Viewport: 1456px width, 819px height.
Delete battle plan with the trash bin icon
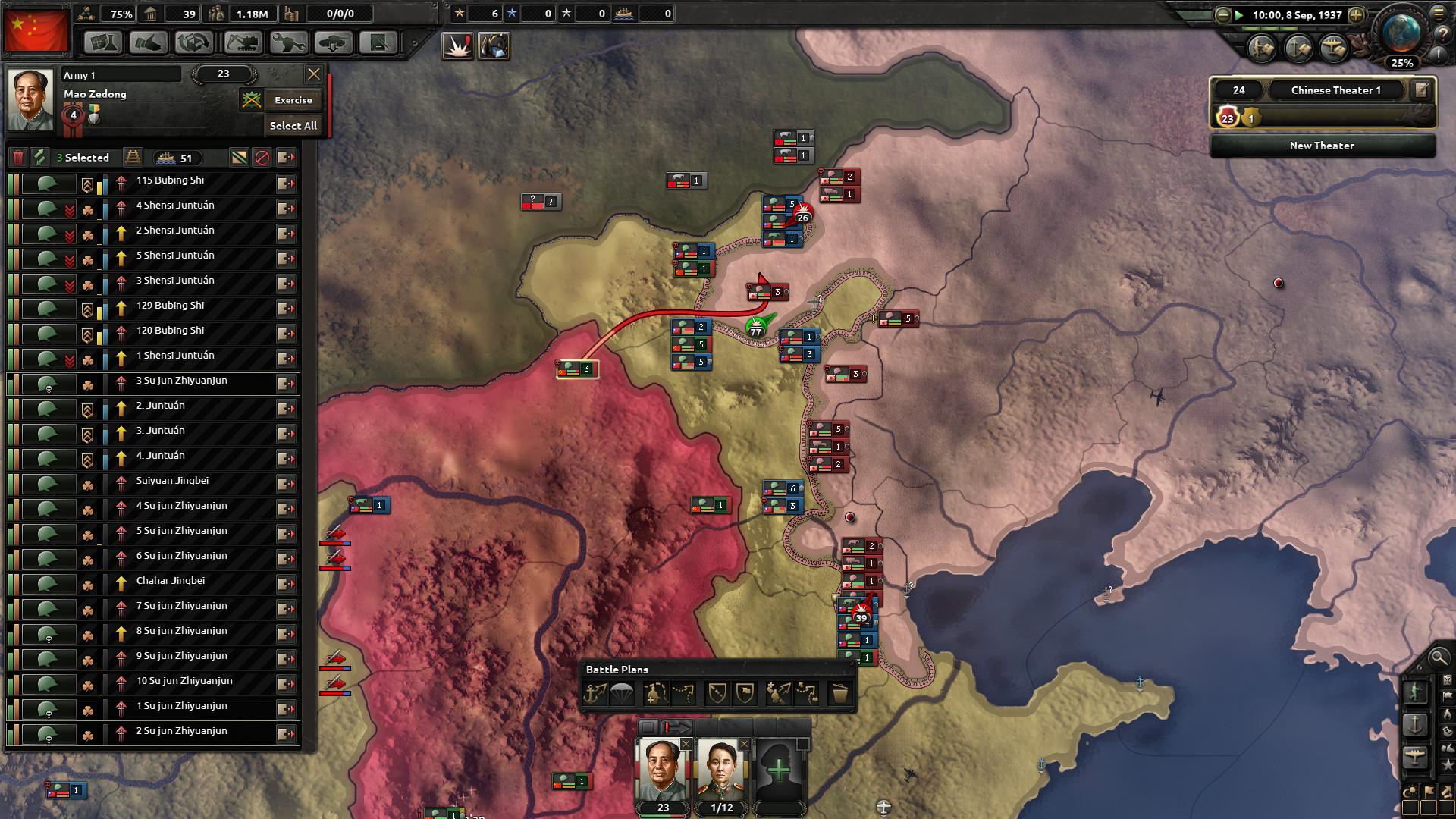(839, 693)
